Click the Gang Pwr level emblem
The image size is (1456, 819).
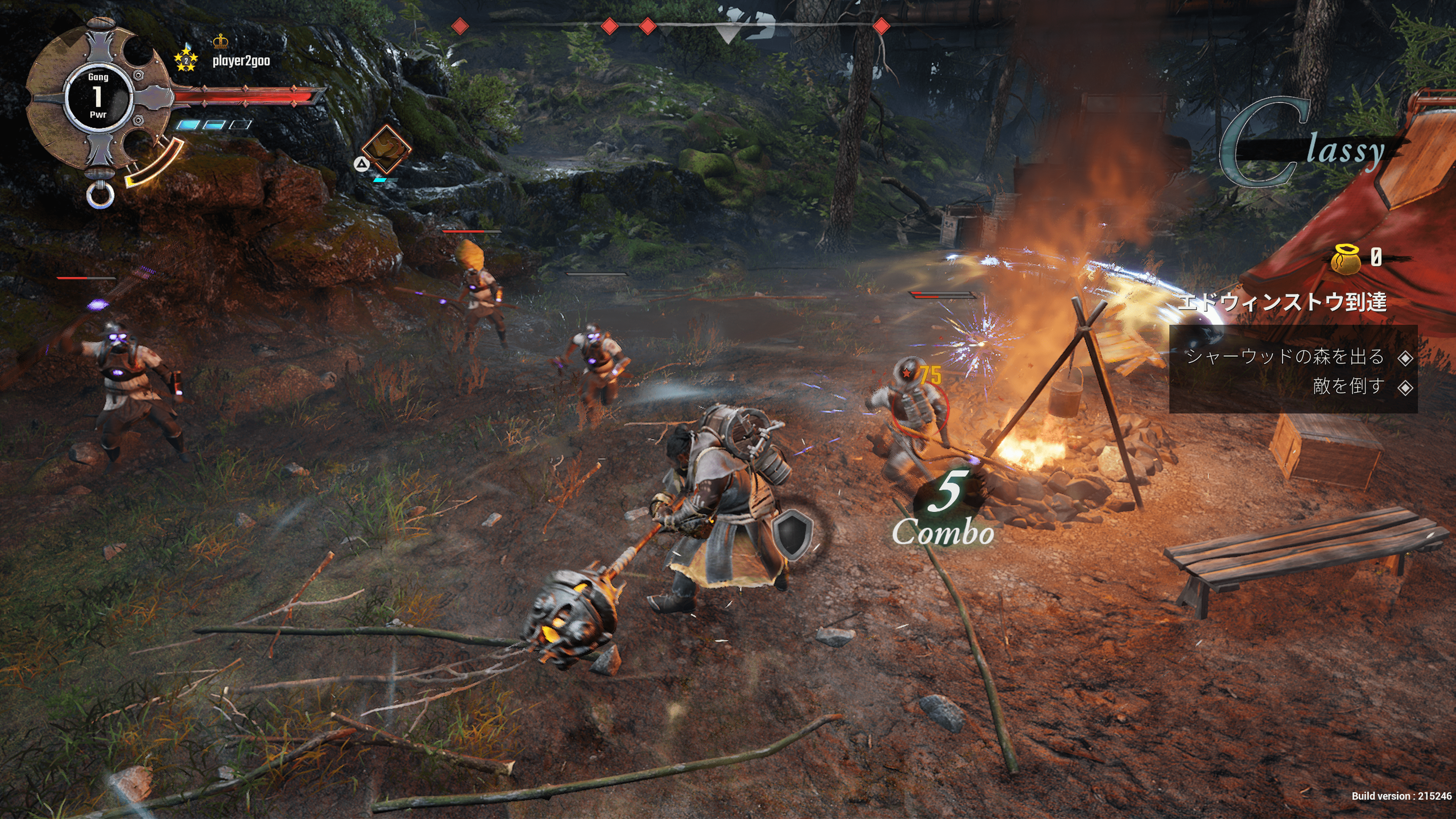[x=98, y=96]
